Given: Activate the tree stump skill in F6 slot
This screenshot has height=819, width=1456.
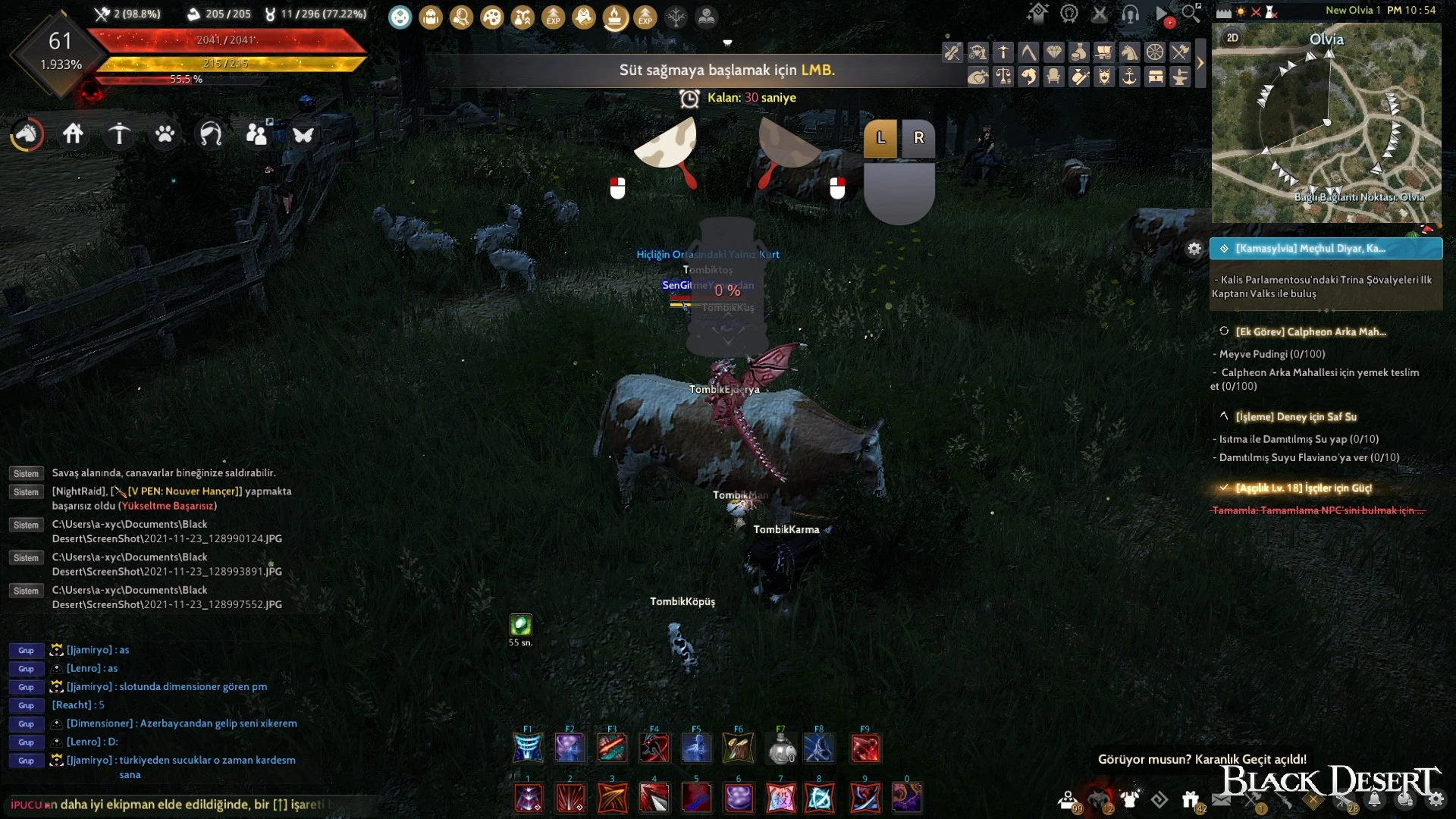Looking at the screenshot, I should tap(738, 749).
